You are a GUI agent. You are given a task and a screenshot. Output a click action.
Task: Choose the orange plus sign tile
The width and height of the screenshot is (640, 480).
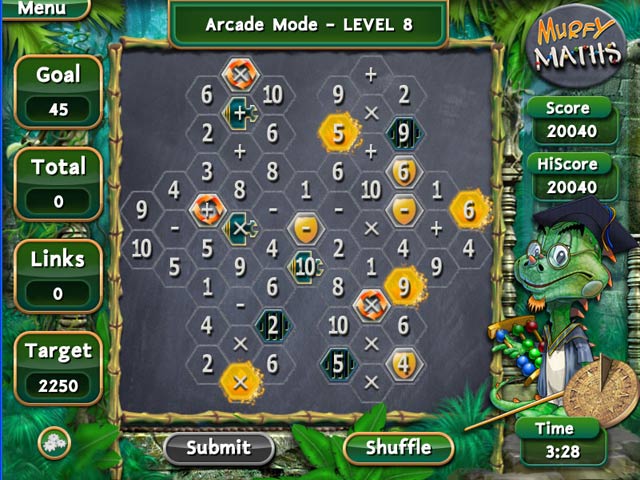pos(207,210)
